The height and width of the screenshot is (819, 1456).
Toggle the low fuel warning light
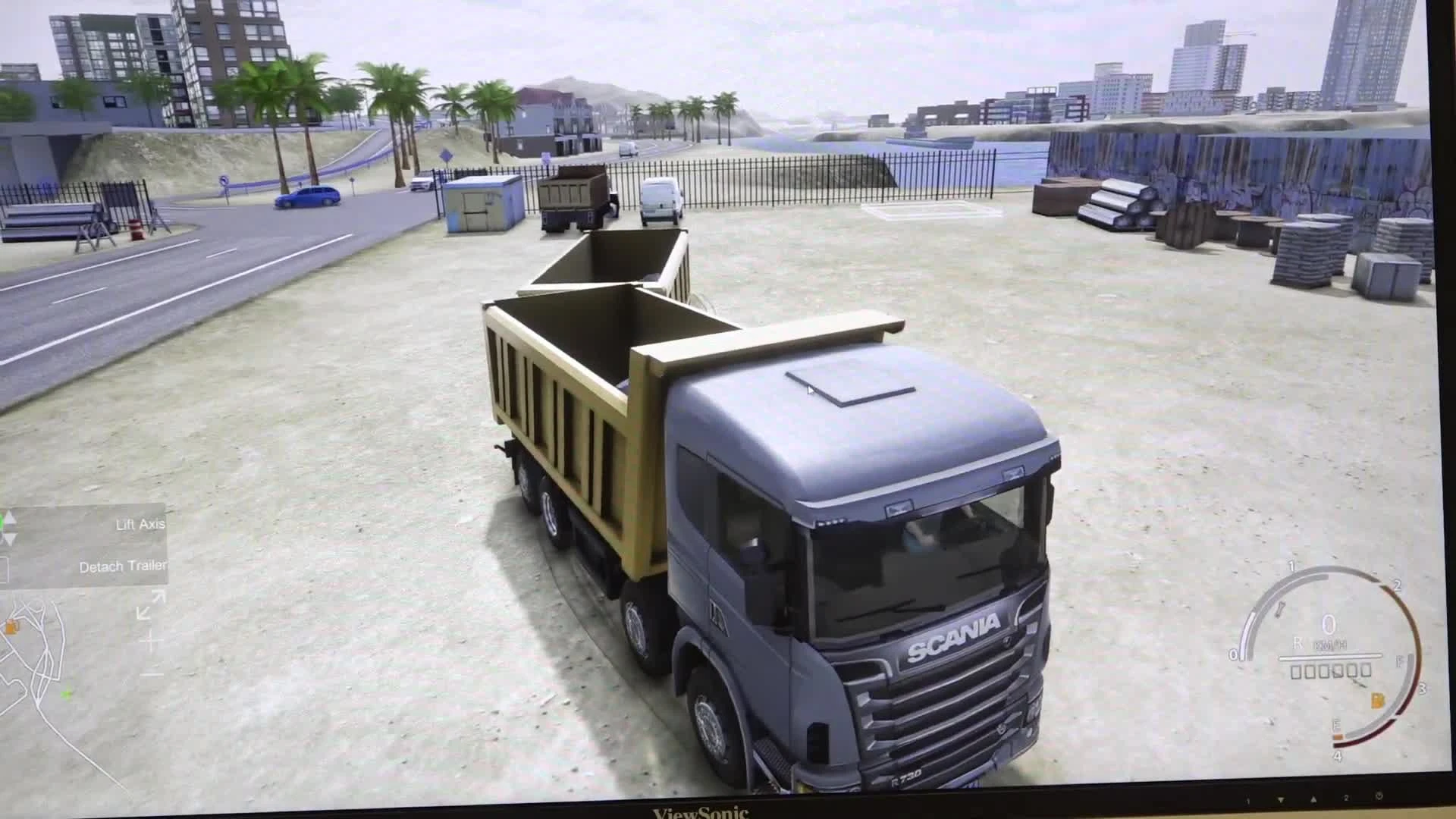coord(1339,736)
